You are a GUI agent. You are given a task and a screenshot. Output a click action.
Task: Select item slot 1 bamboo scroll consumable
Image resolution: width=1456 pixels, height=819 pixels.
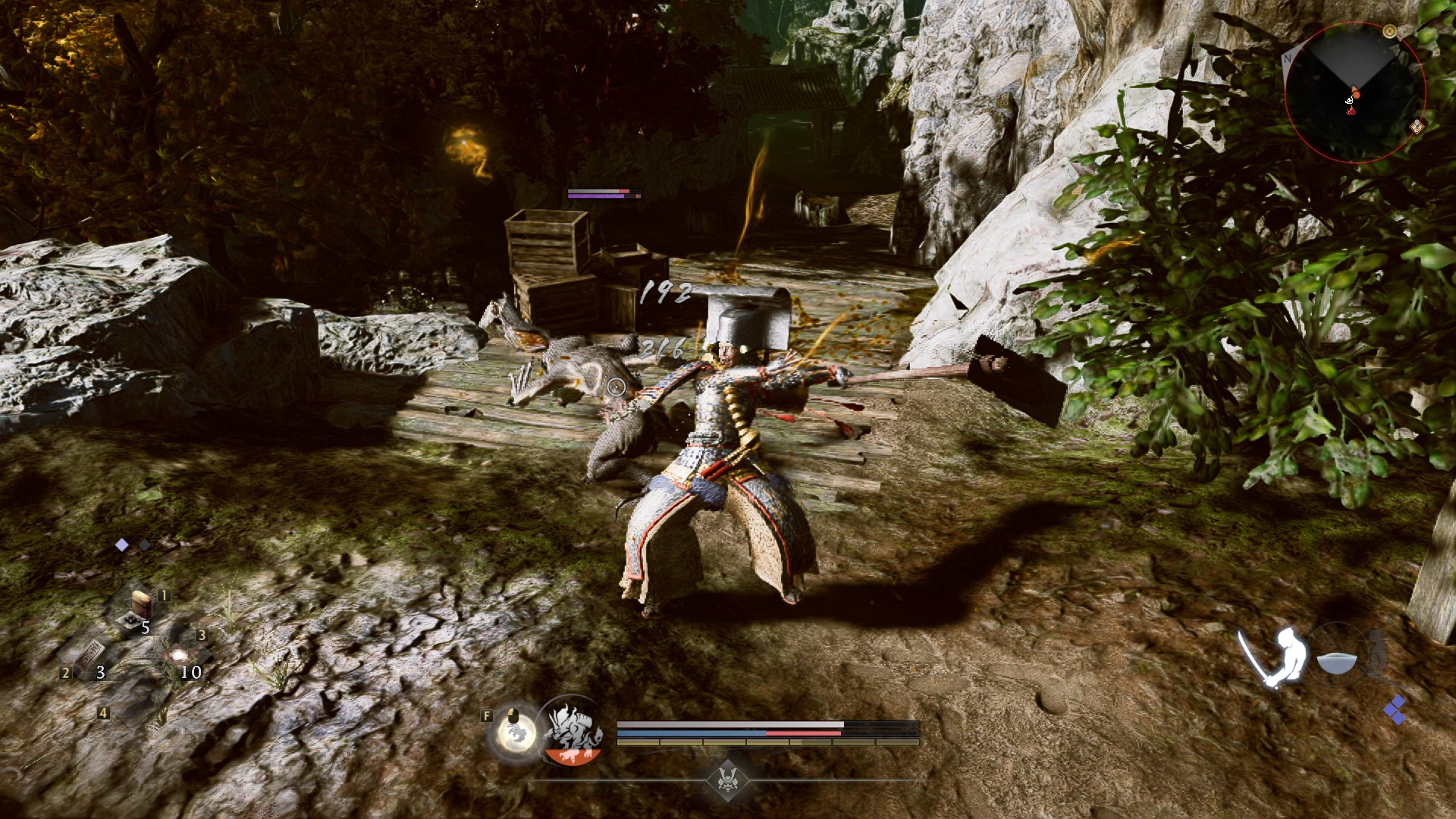(140, 604)
